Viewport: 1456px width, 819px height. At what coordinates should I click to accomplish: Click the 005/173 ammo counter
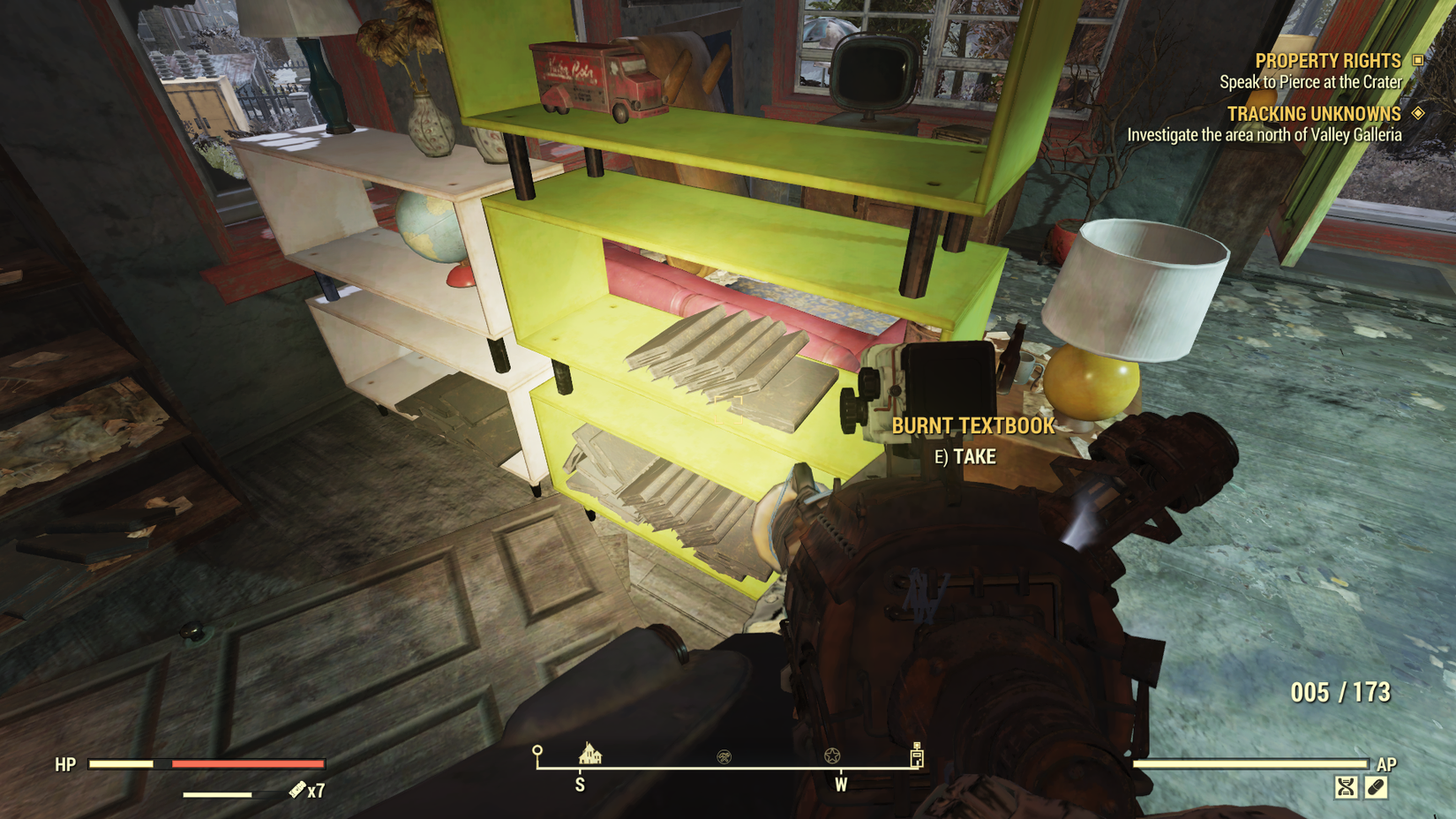[x=1340, y=694]
